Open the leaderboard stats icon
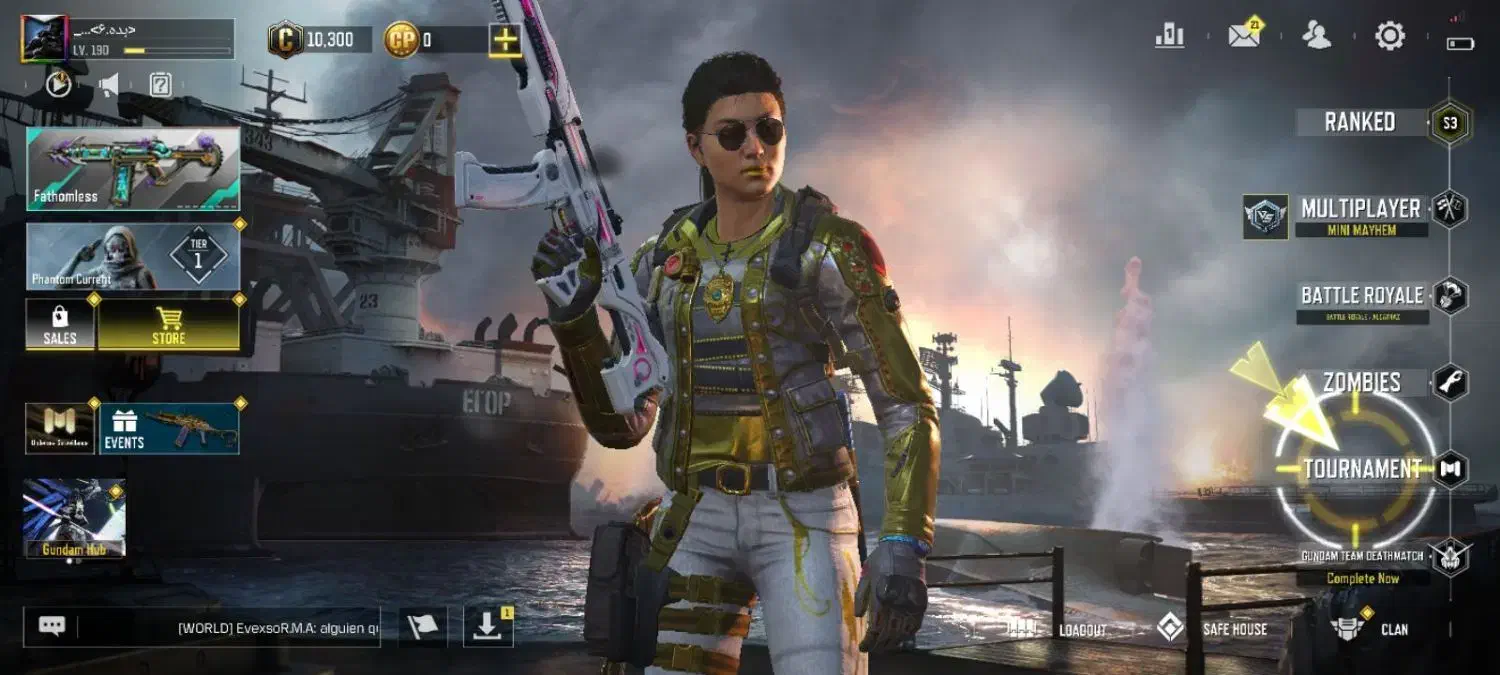This screenshot has width=1500, height=675. (x=1169, y=36)
